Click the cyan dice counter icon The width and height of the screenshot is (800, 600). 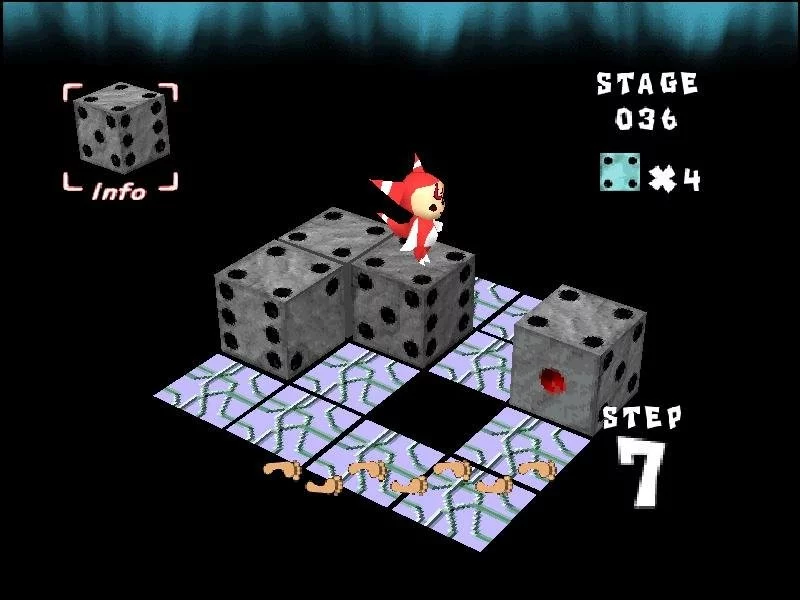pyautogui.click(x=620, y=172)
